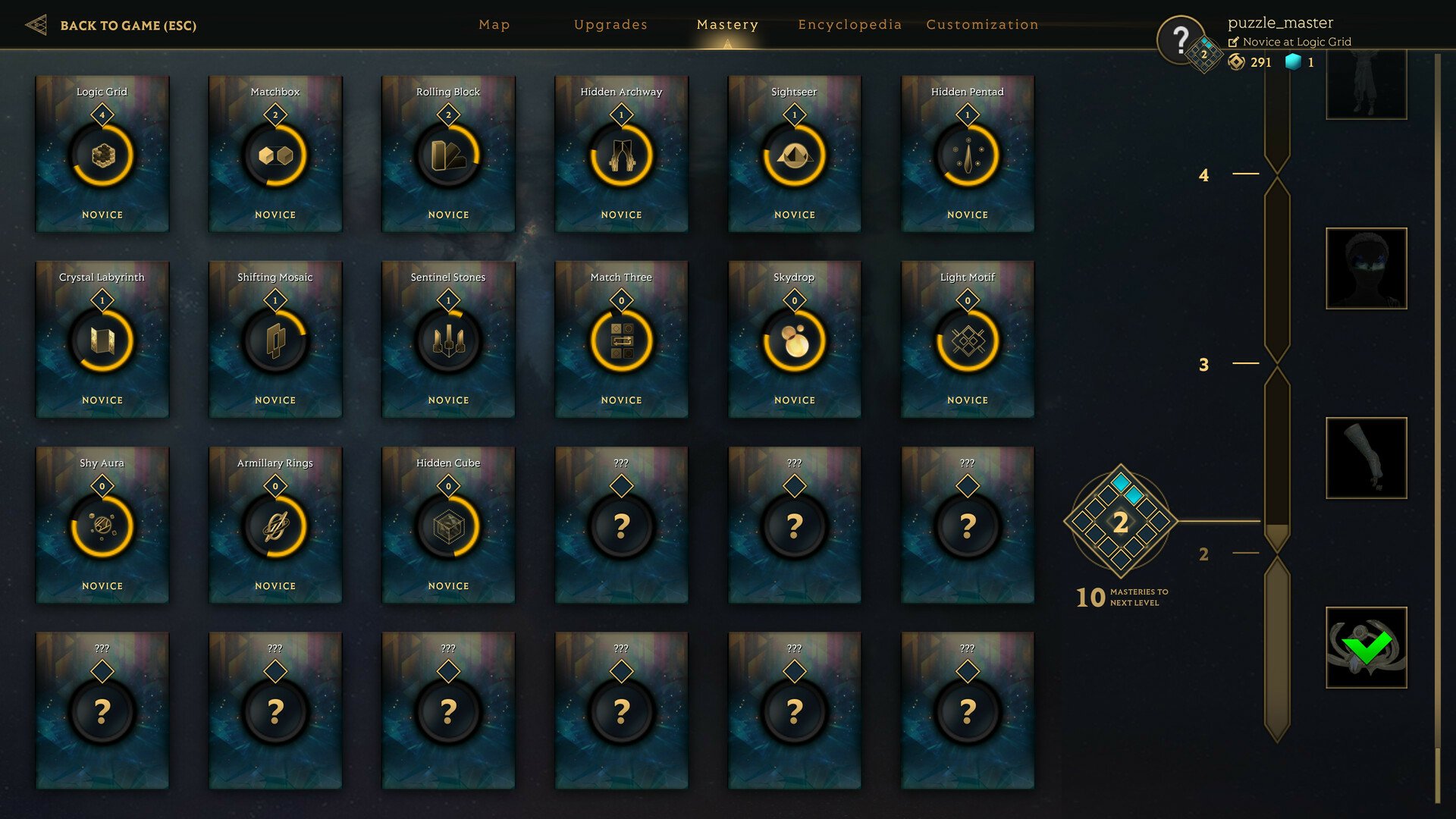This screenshot has width=1456, height=819.
Task: Open the Crystal Labyrinth mastery card
Action: (102, 340)
